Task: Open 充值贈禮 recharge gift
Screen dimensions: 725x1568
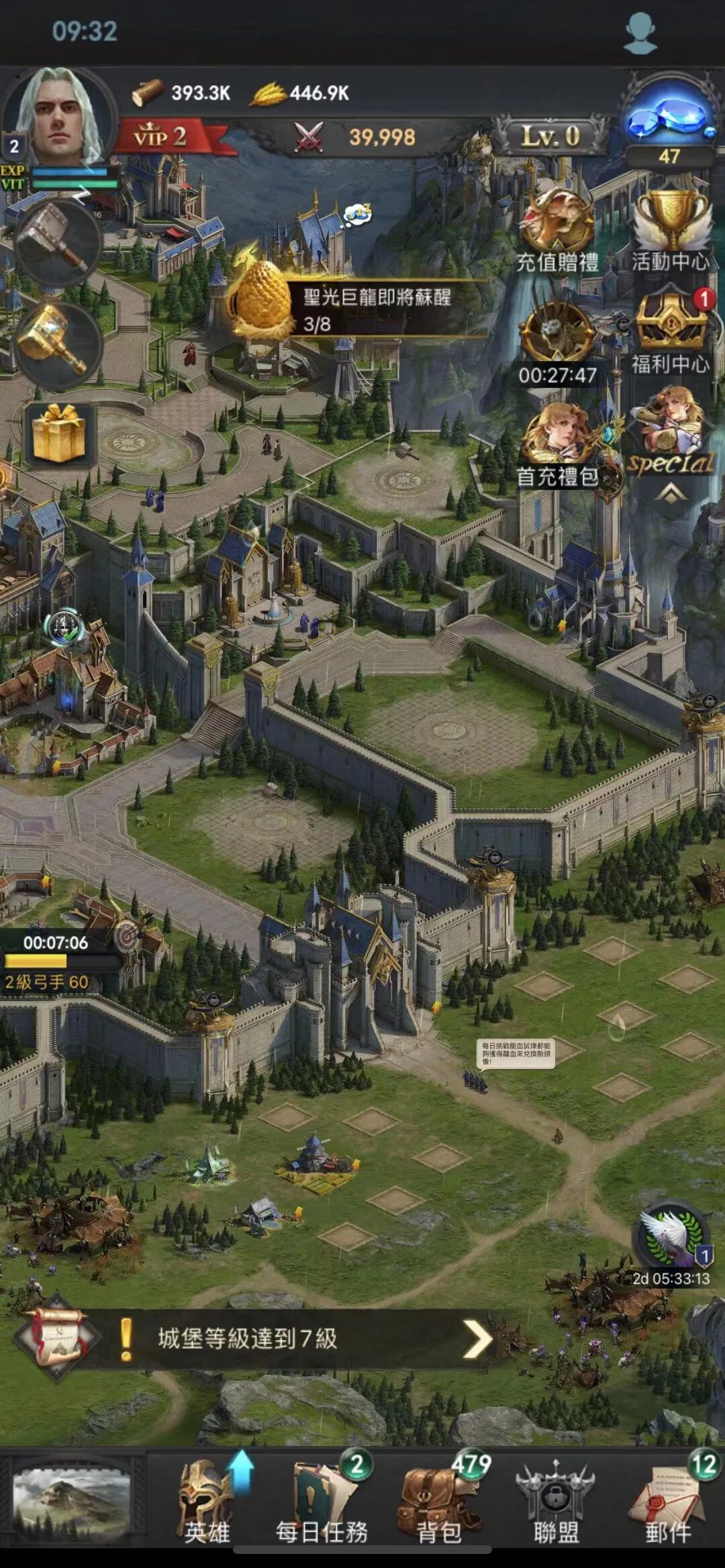Action: point(557,227)
